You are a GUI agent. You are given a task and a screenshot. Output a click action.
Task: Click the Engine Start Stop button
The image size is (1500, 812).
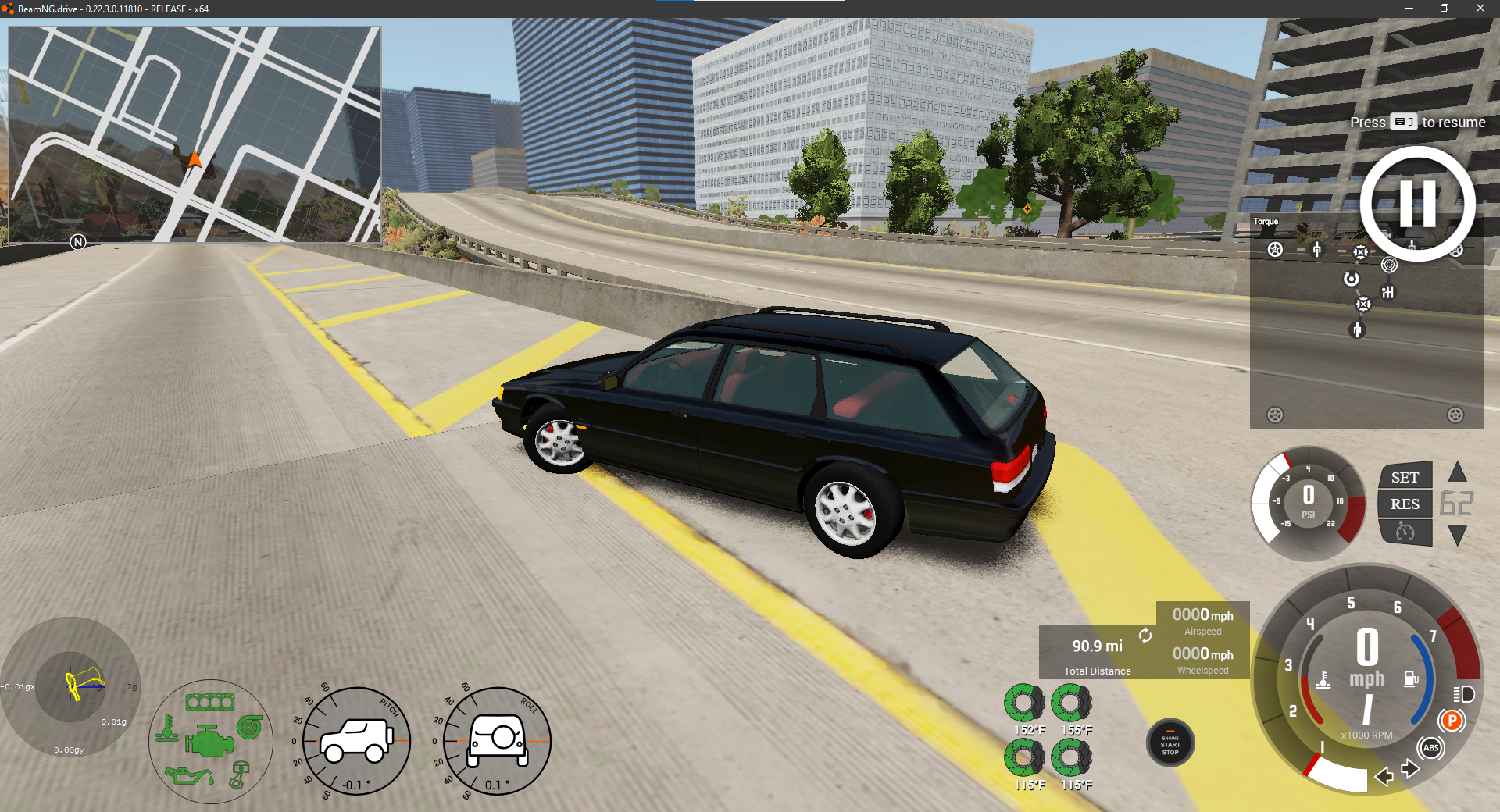tap(1170, 743)
